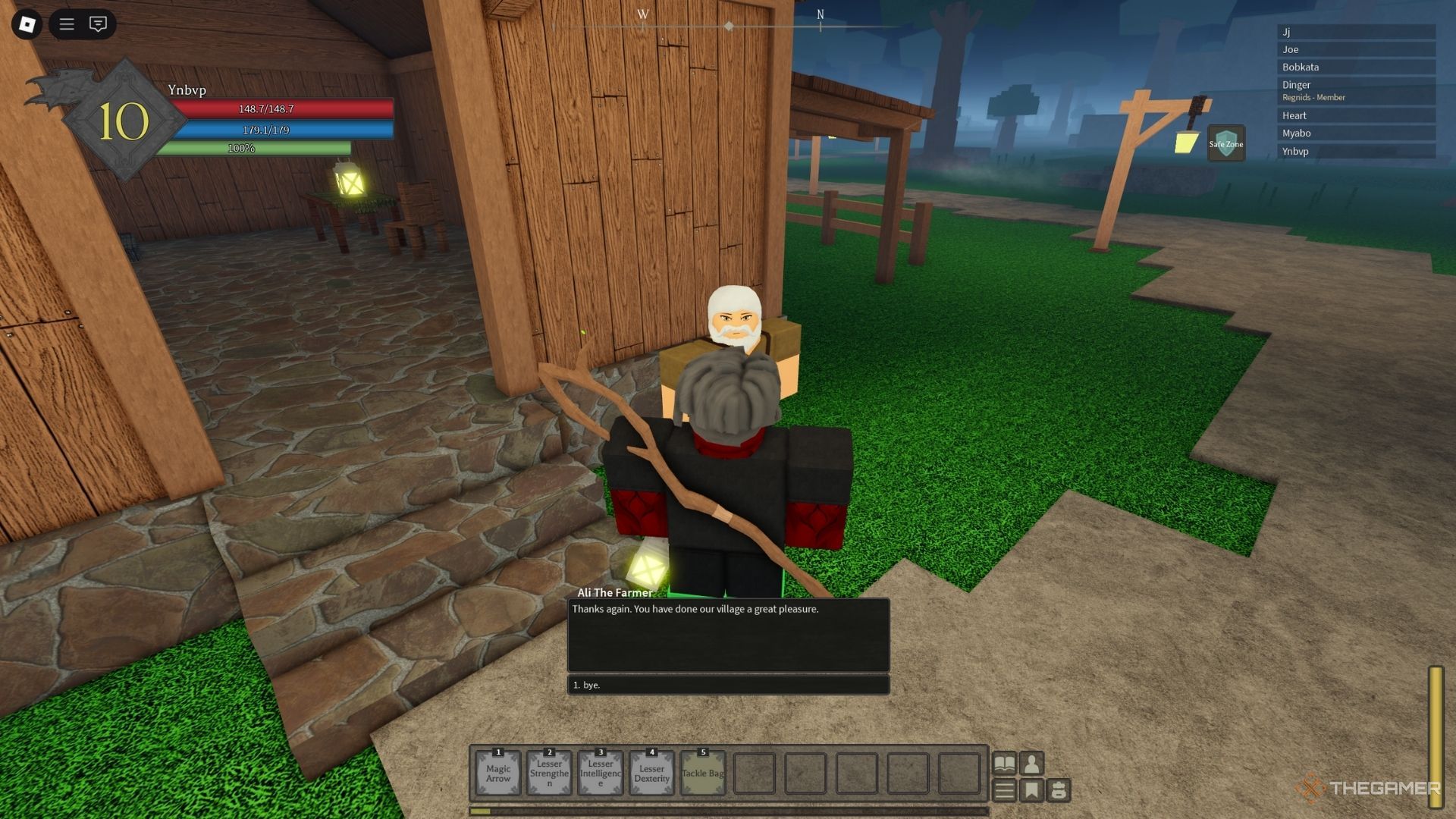This screenshot has width=1456, height=819.
Task: Open the spellbook icon near the hotbar
Action: pos(1006,764)
